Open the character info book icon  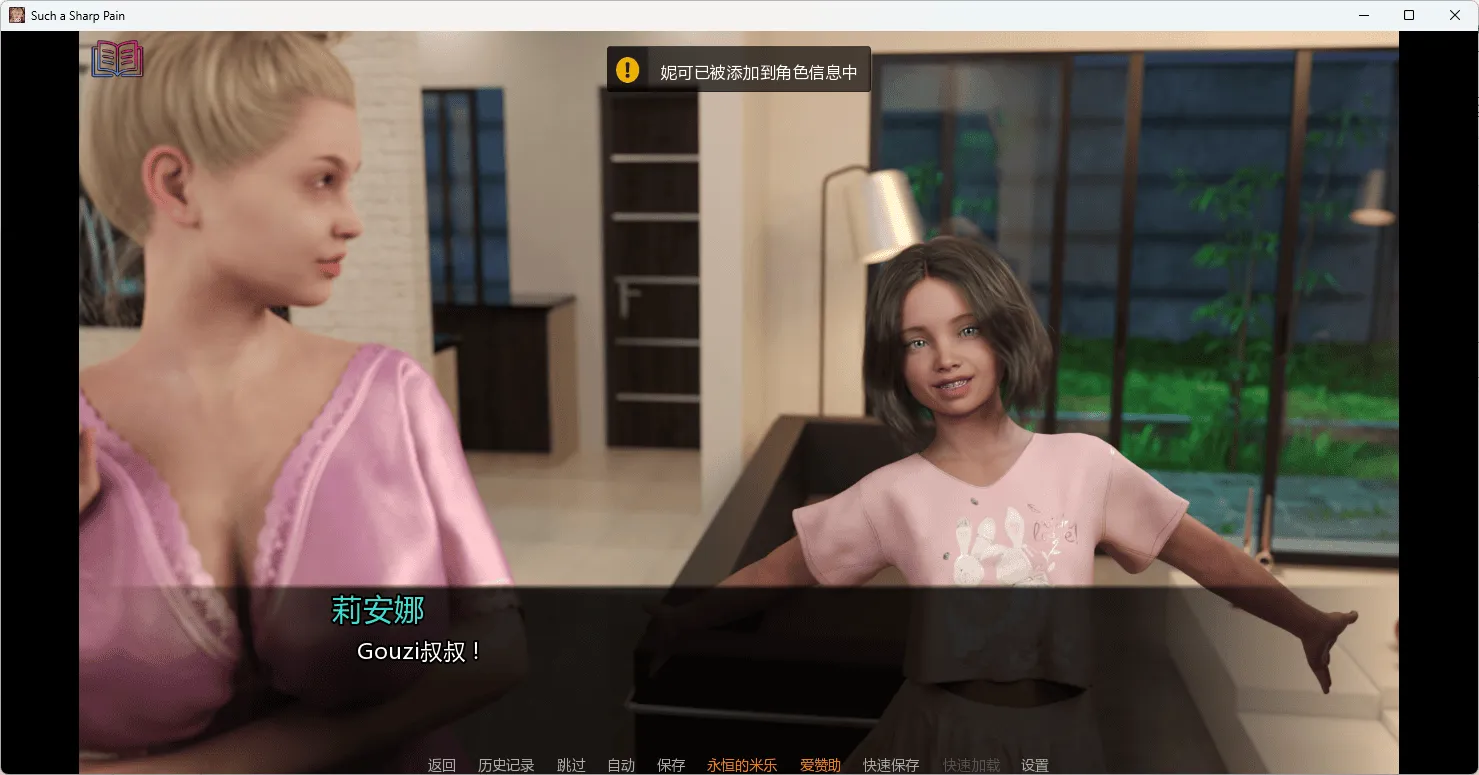click(116, 59)
